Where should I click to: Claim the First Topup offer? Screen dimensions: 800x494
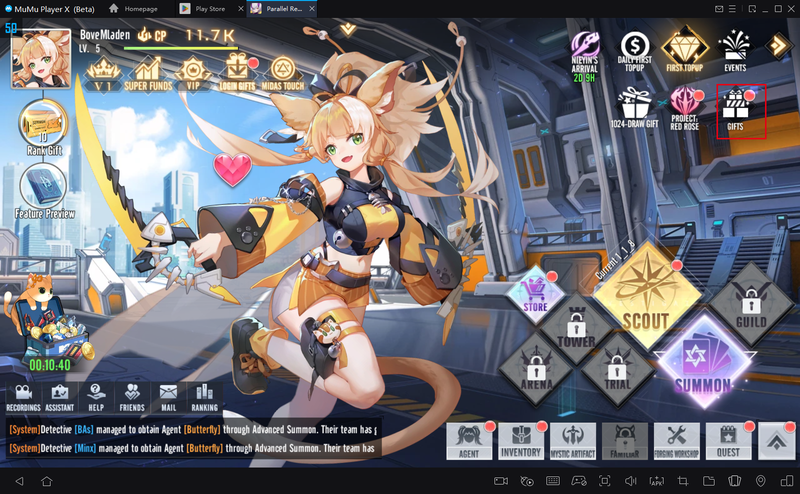pos(687,49)
